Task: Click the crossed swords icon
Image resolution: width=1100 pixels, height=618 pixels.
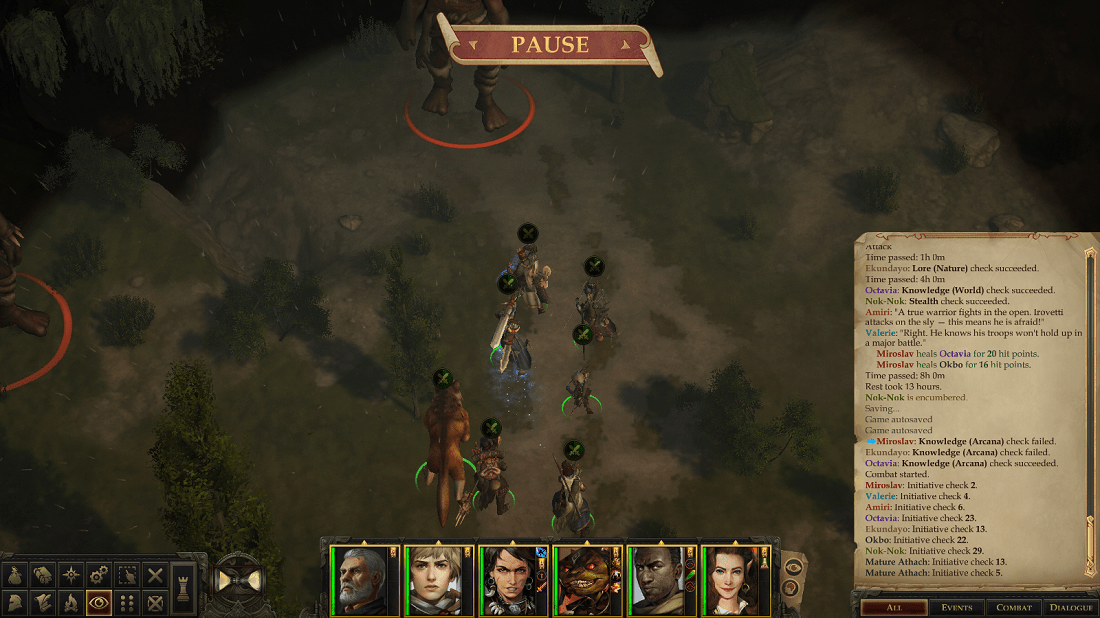Action: coord(155,575)
